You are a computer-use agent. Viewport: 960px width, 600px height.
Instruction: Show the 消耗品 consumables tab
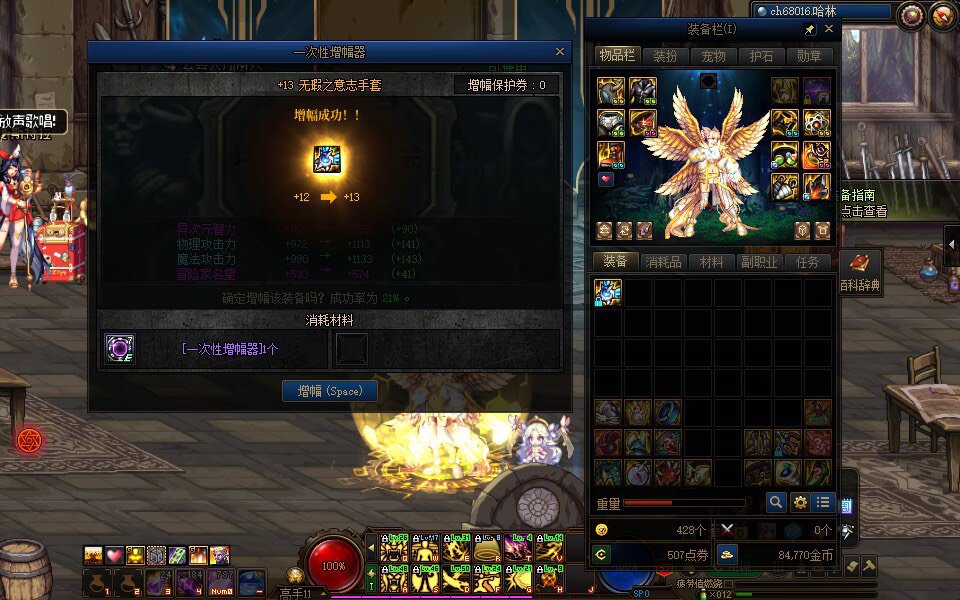tap(664, 262)
